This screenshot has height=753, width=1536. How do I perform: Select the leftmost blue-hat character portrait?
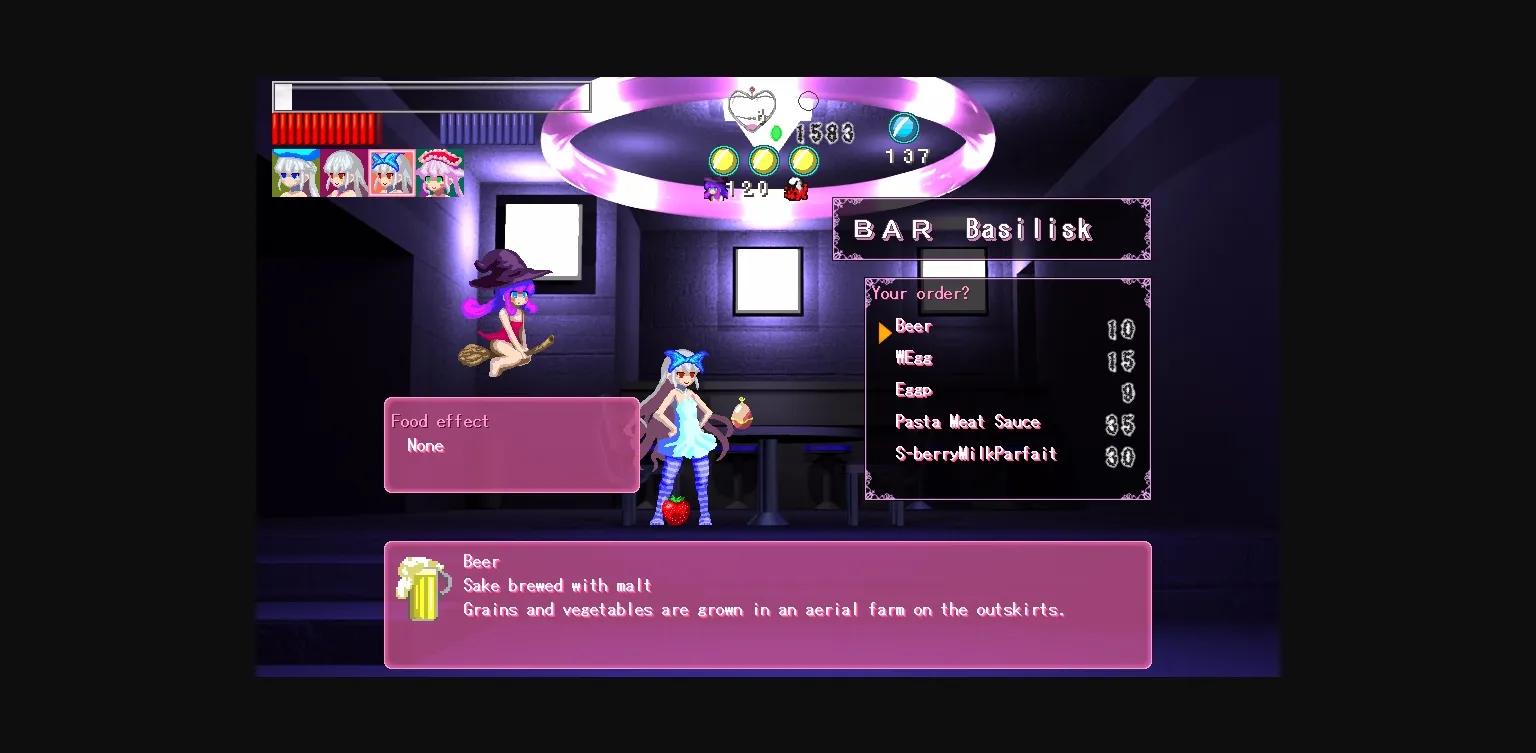click(x=296, y=173)
